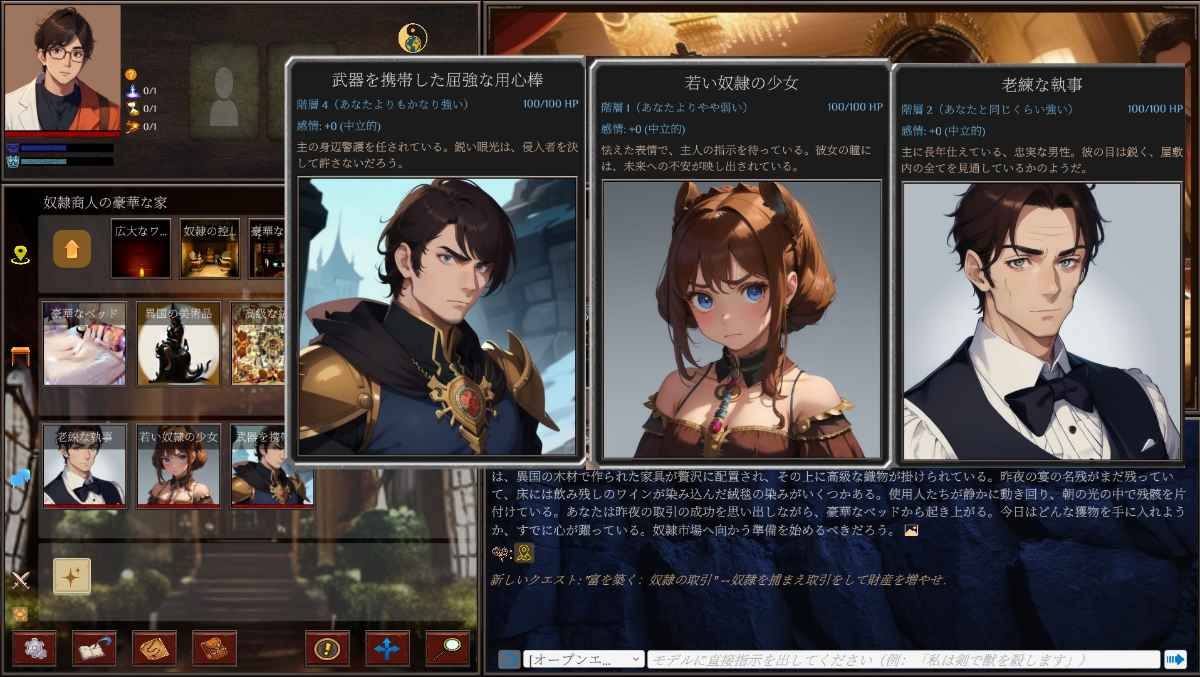Go up a location with the orange arrow
Image resolution: width=1200 pixels, height=677 pixels.
72,249
